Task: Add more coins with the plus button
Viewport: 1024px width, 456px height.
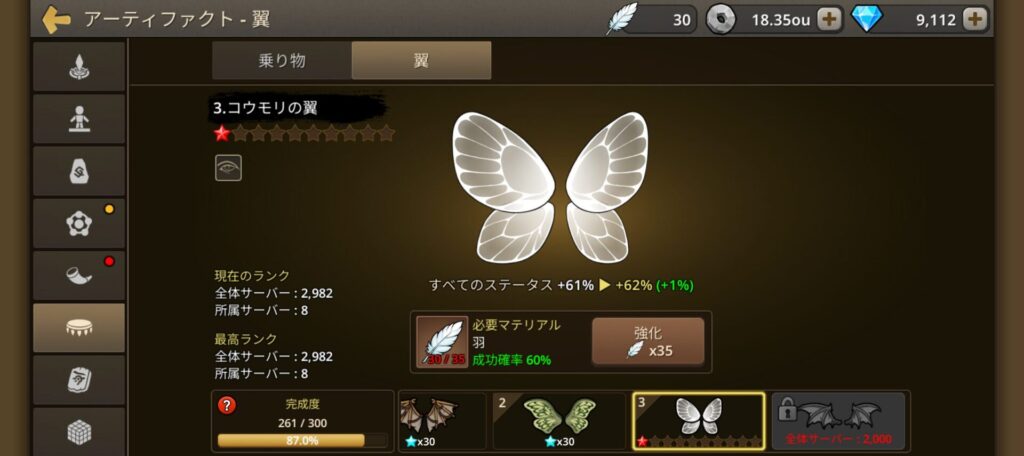Action: pos(829,18)
